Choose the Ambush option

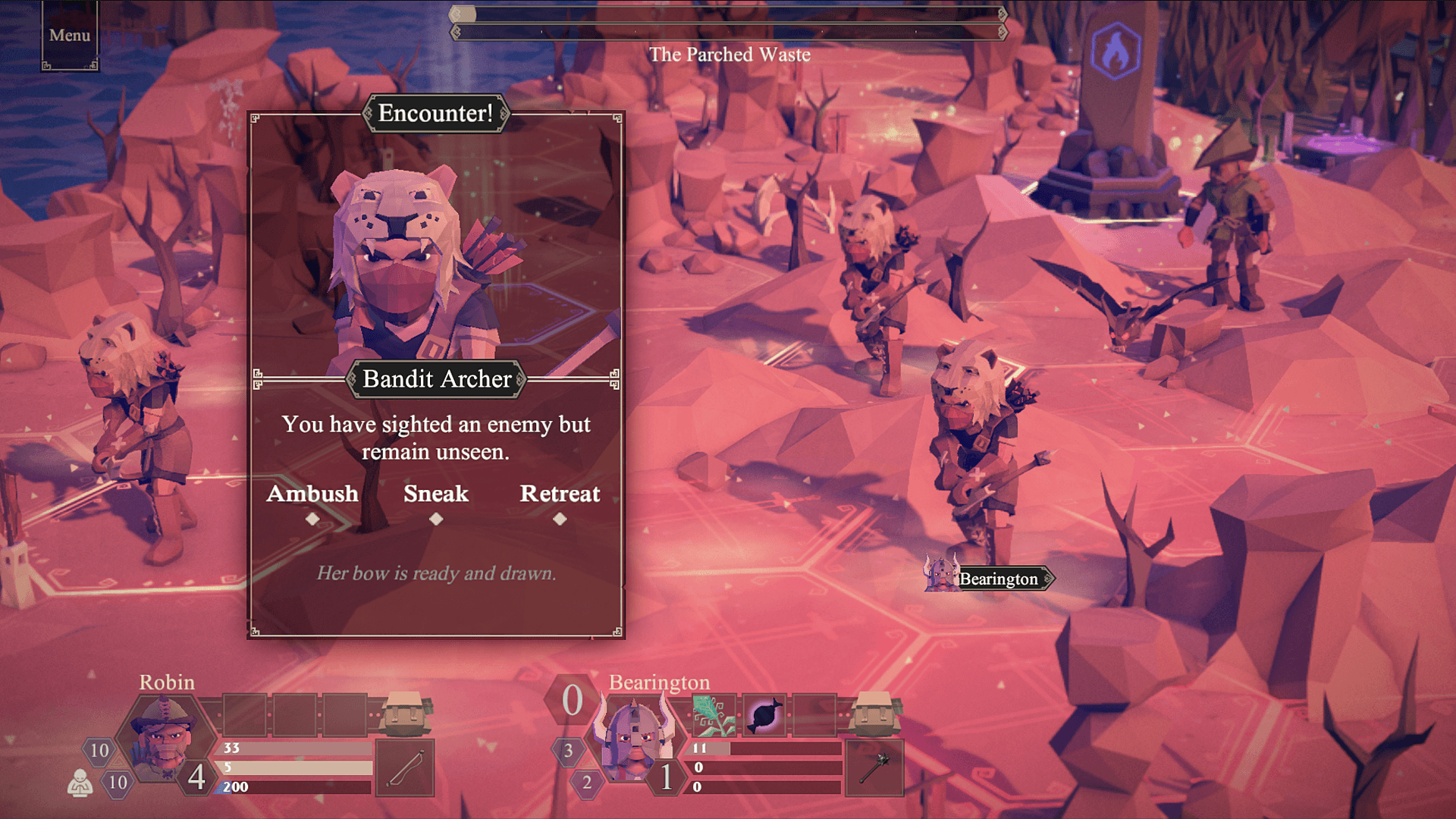(x=312, y=494)
